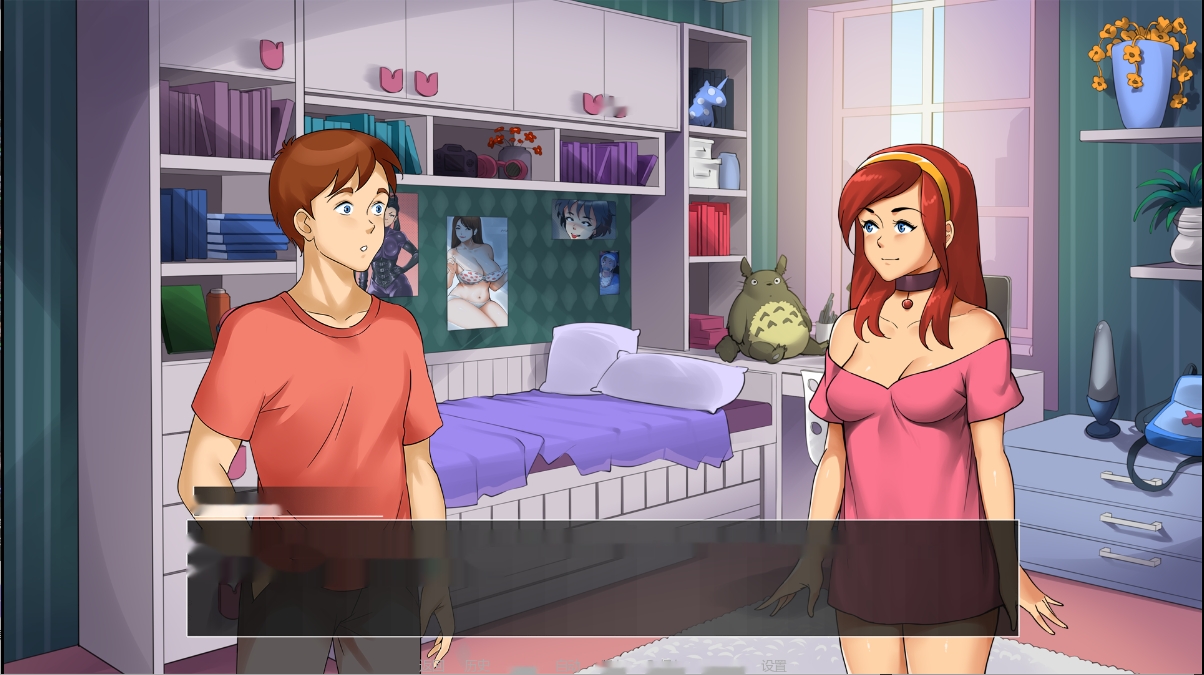Open the 历史 dialogue history
1204x675 pixels.
coord(477,666)
